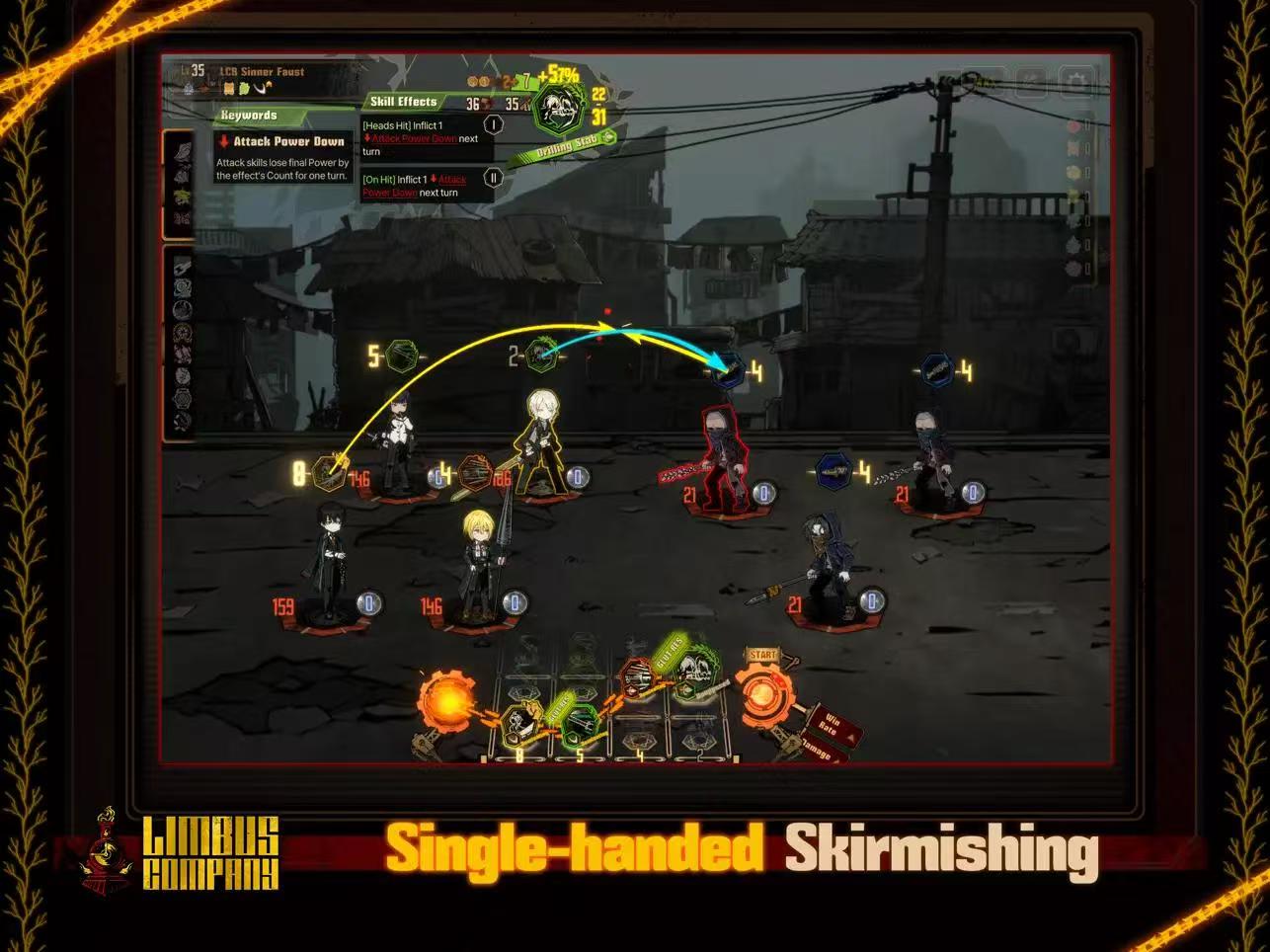Show coin I skill effect
The image size is (1270, 952).
[493, 125]
